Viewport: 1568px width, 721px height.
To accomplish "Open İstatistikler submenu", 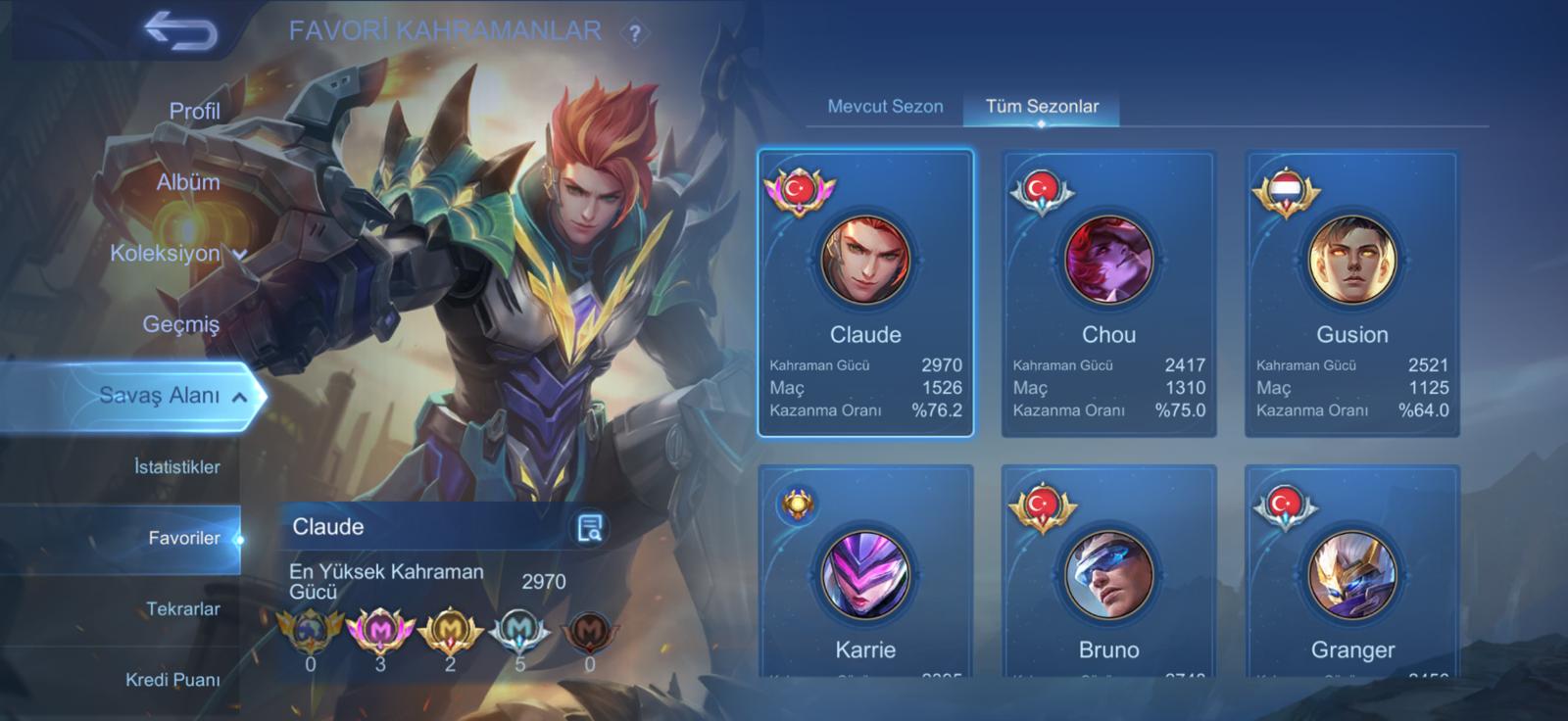I will pos(176,466).
